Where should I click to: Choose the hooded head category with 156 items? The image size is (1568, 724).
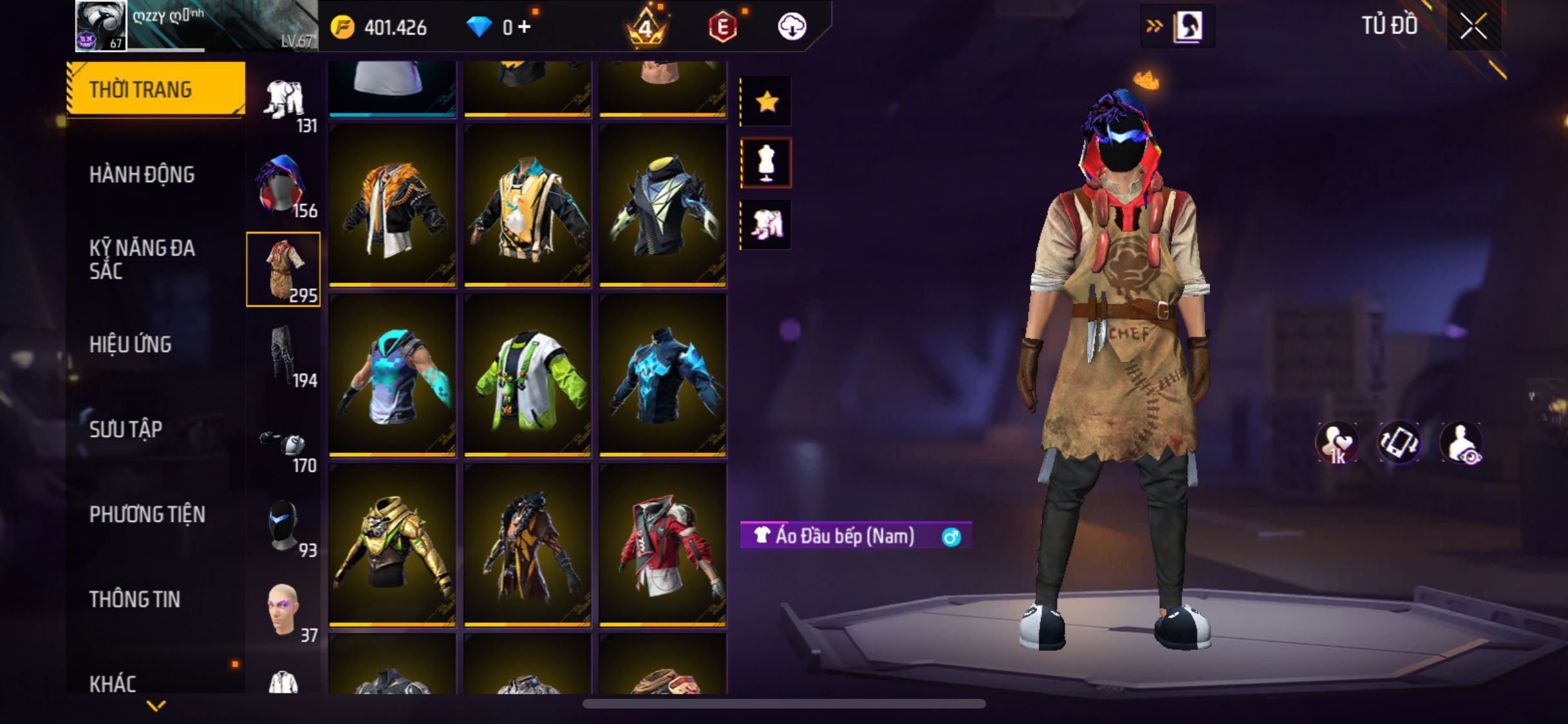pyautogui.click(x=283, y=186)
